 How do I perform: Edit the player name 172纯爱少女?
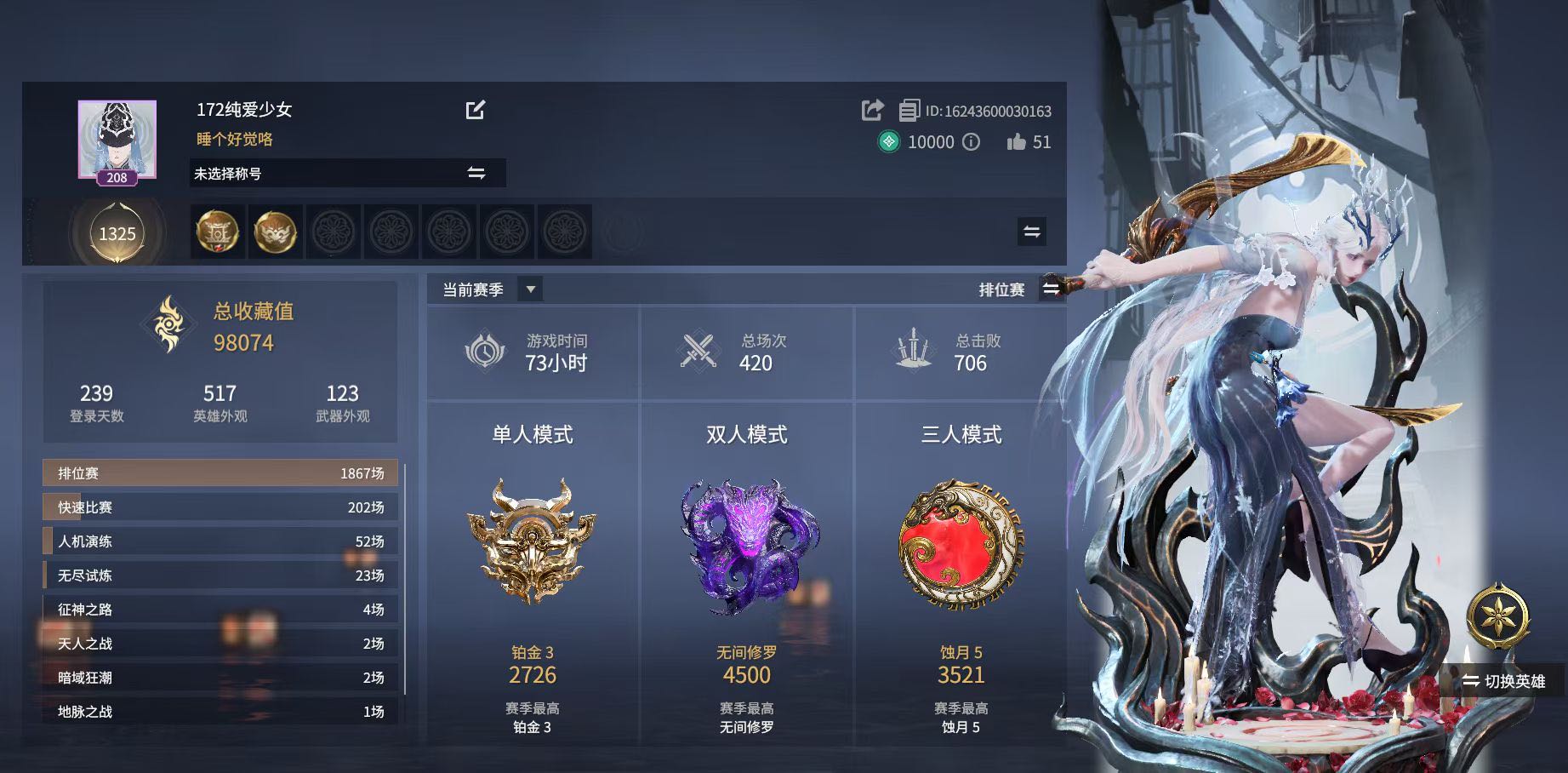tap(476, 110)
